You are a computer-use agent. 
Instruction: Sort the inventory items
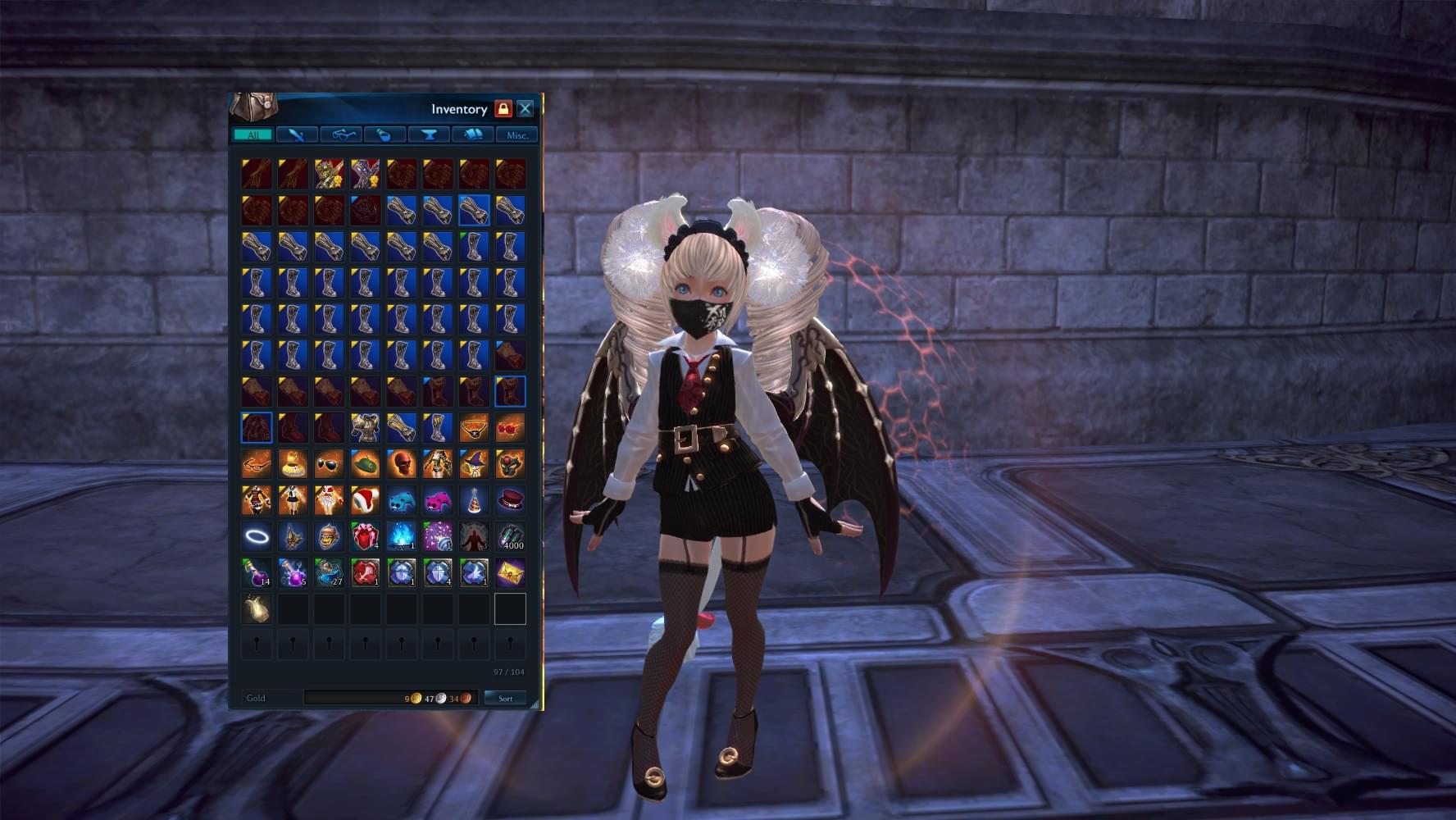[x=505, y=698]
